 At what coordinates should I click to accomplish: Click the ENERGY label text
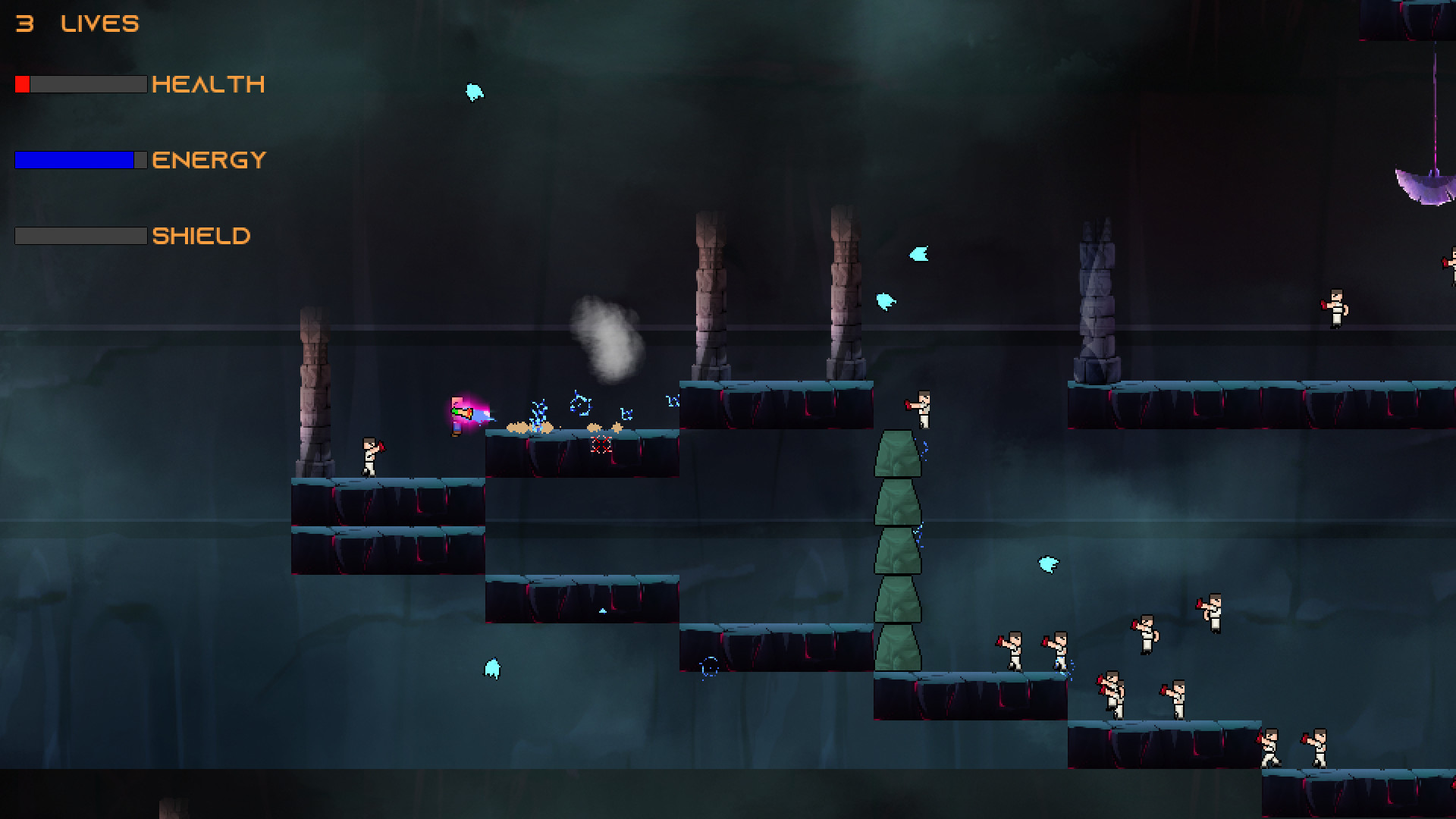click(208, 159)
